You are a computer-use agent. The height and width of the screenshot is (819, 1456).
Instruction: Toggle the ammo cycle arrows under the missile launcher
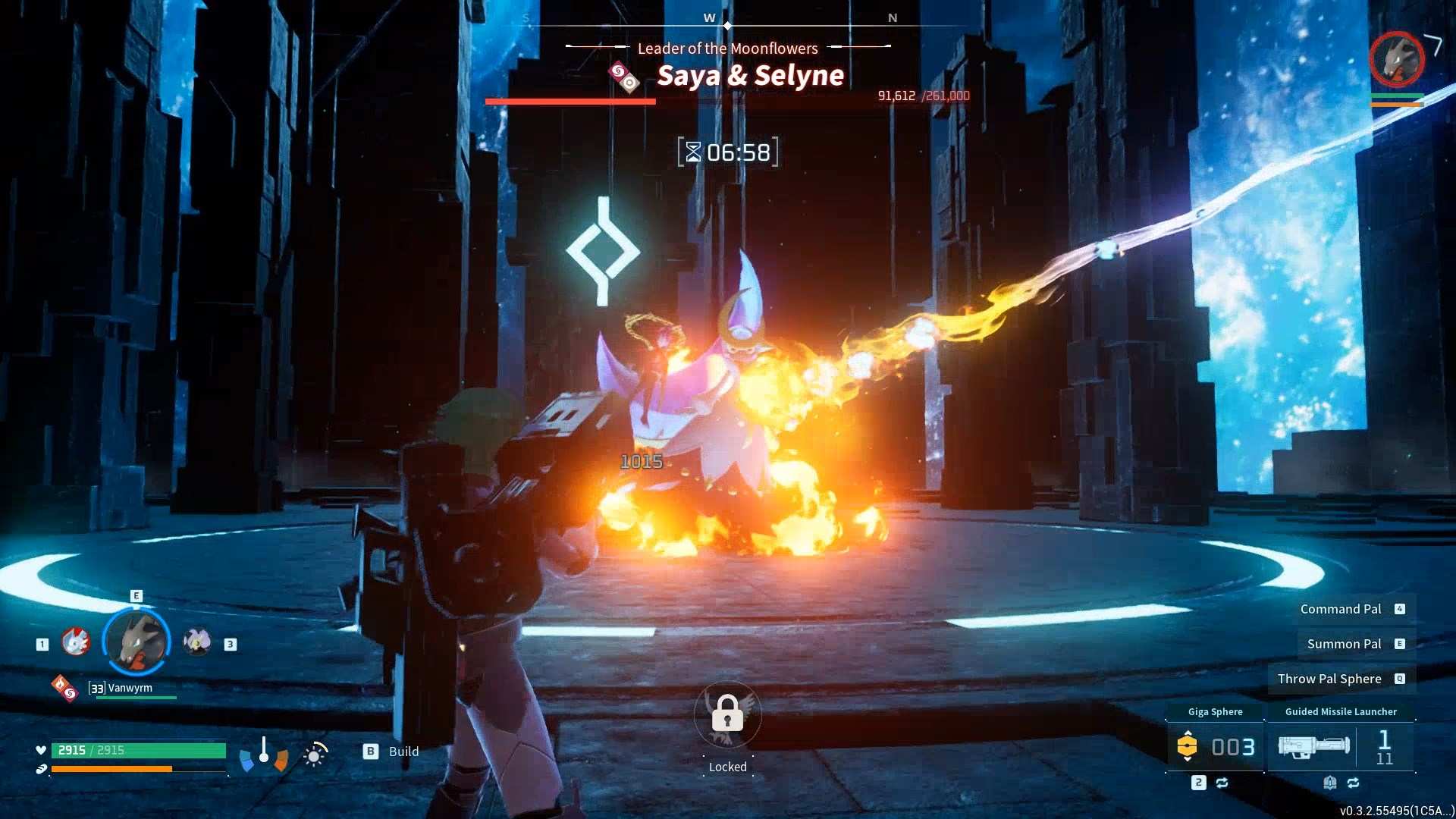tap(1354, 782)
